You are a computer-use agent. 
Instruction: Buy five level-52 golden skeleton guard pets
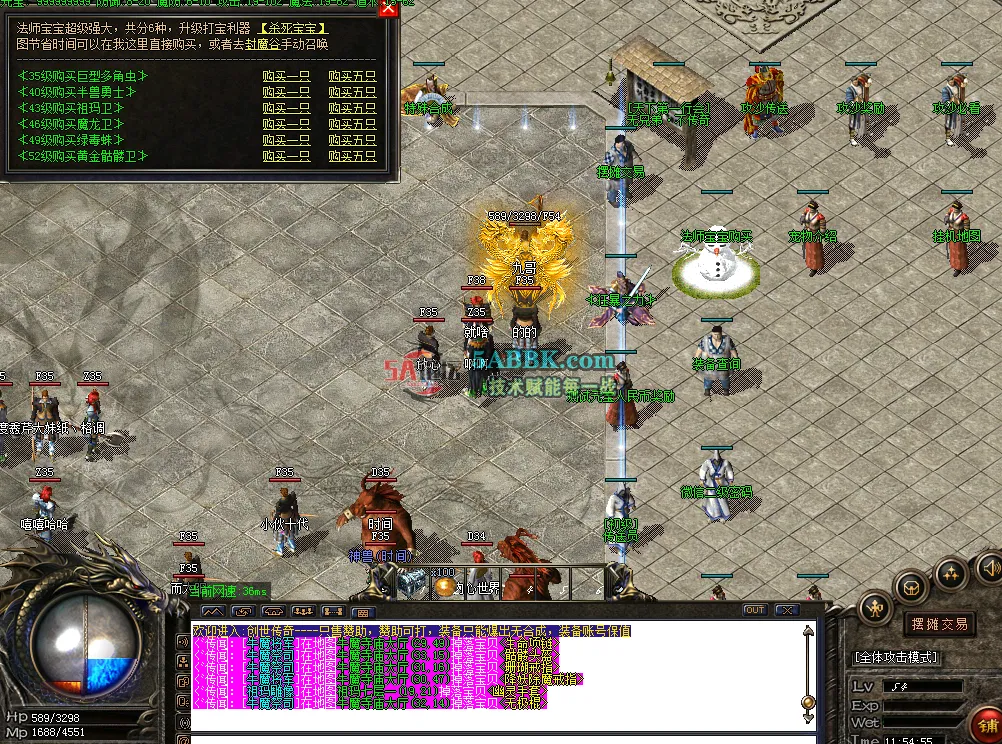pyautogui.click(x=352, y=156)
